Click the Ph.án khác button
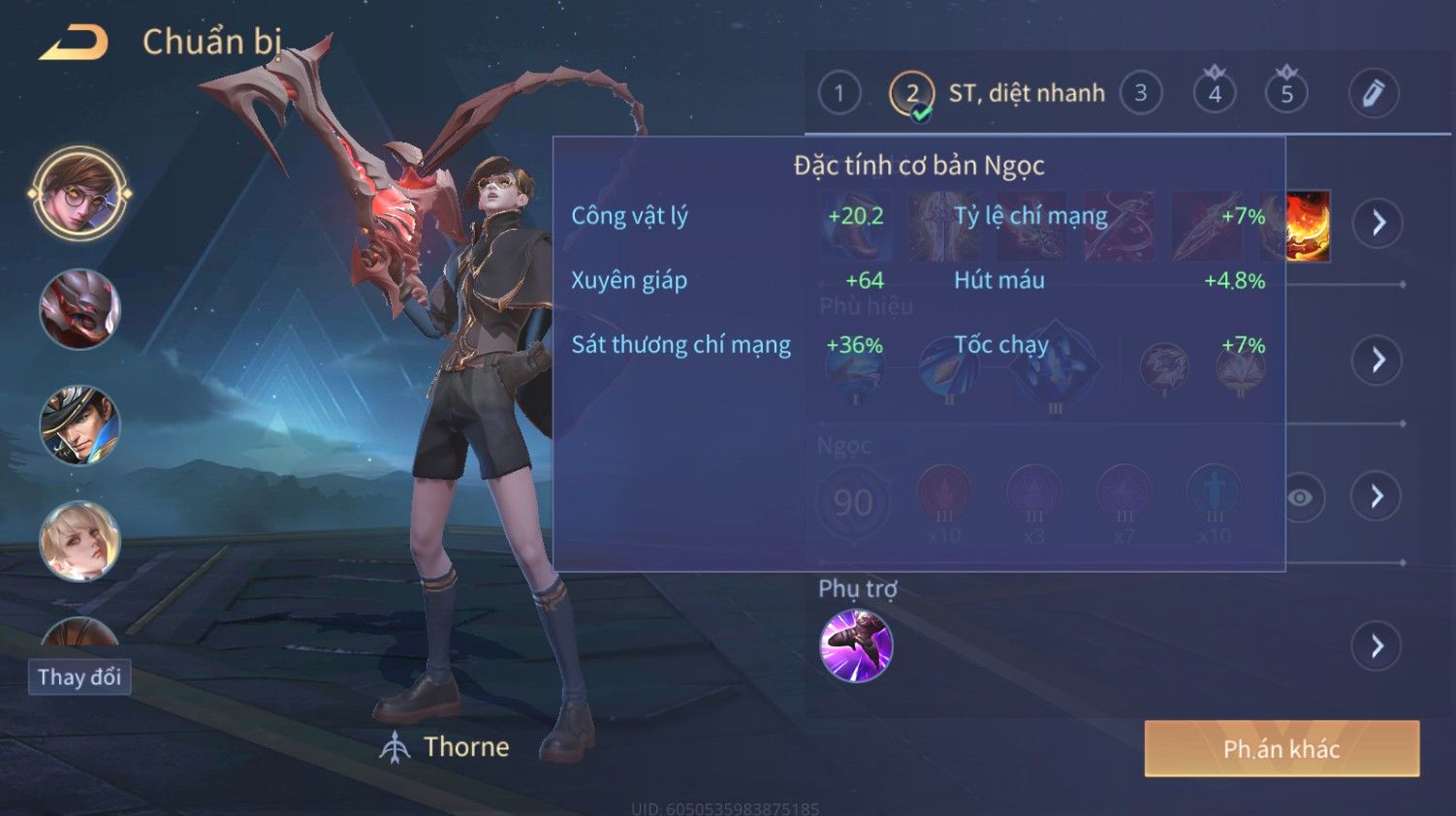Image resolution: width=1456 pixels, height=816 pixels. pyautogui.click(x=1282, y=748)
